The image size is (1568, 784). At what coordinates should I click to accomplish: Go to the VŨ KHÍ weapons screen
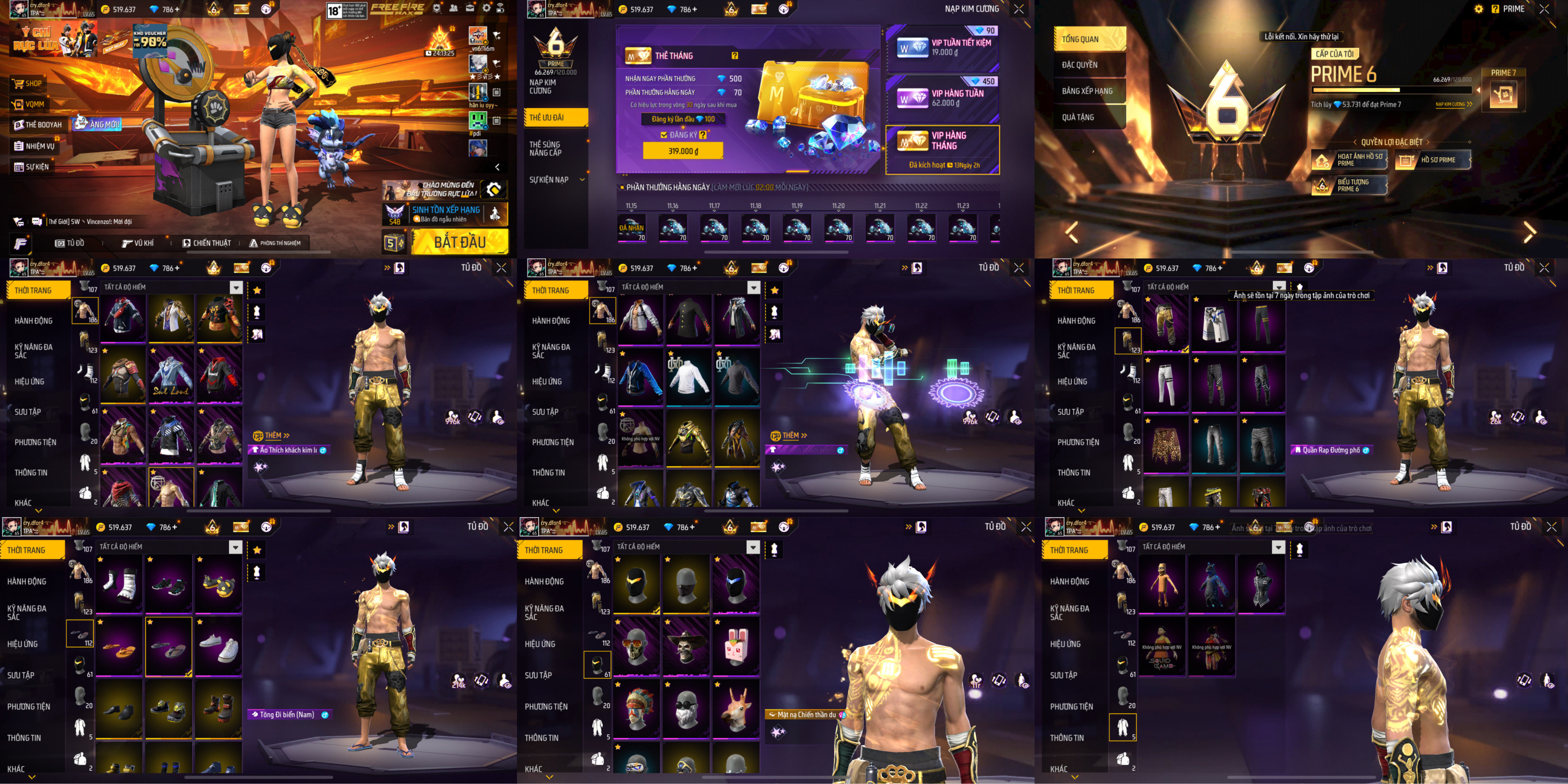138,243
